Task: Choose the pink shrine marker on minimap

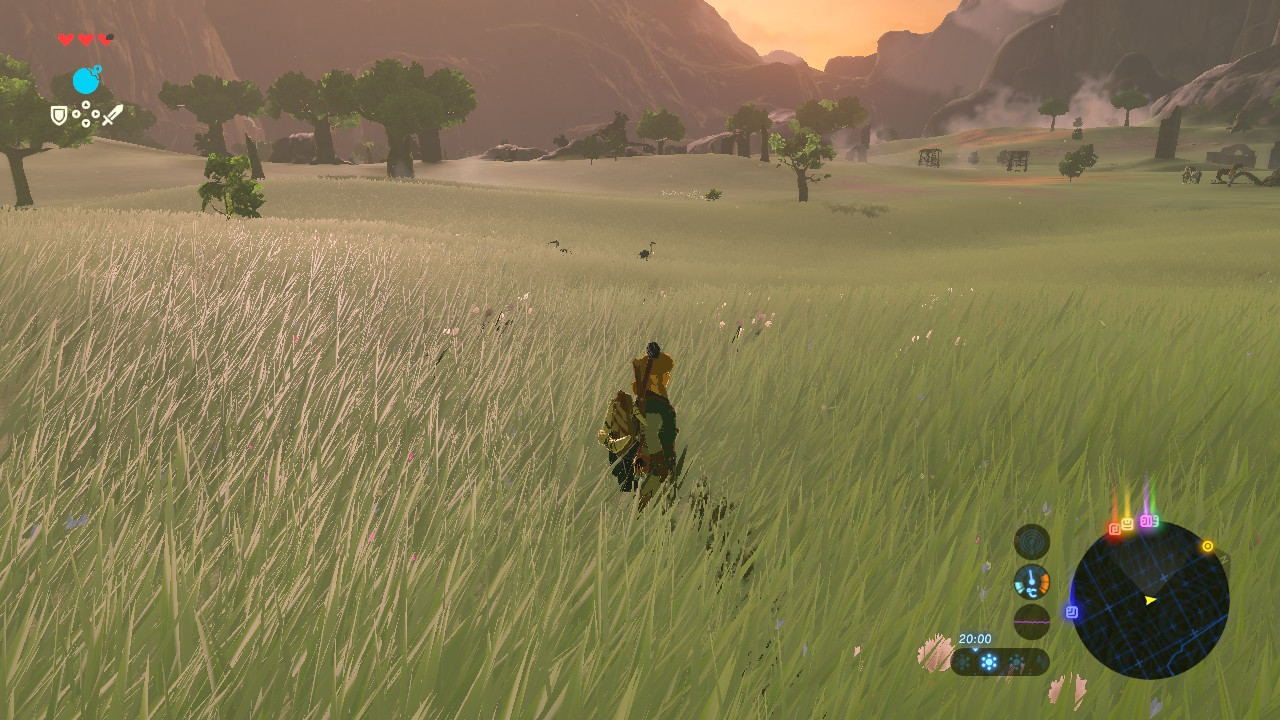Action: [1148, 521]
